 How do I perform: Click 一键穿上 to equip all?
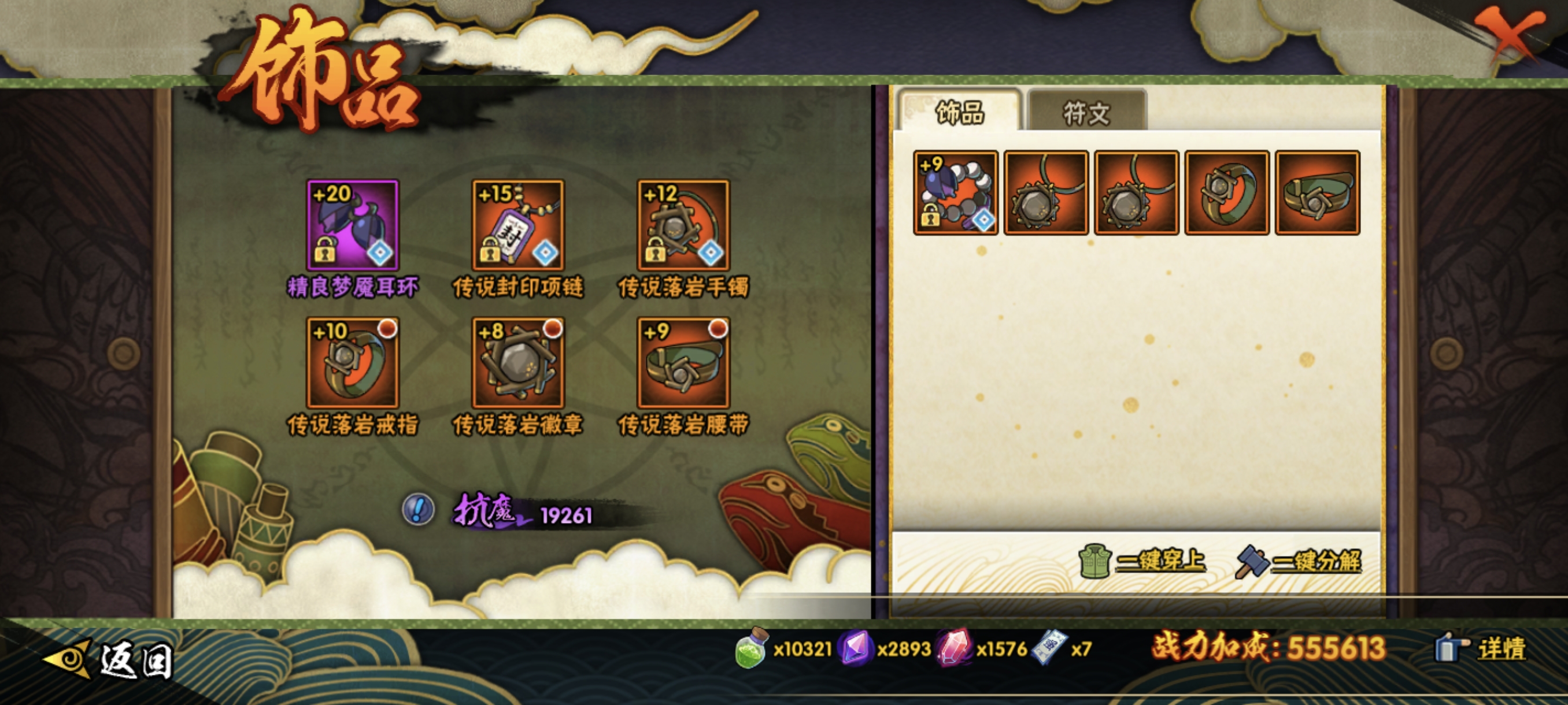(x=1143, y=560)
